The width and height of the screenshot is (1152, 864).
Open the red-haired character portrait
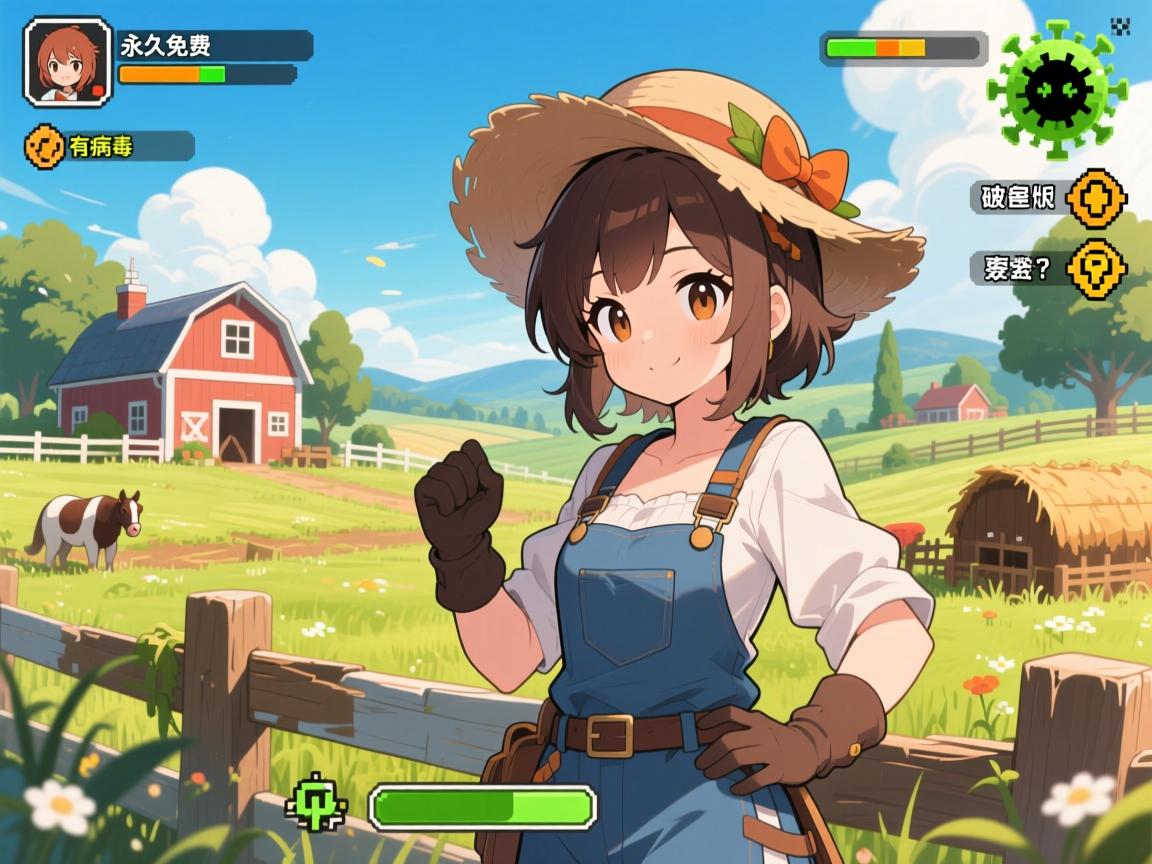point(67,61)
